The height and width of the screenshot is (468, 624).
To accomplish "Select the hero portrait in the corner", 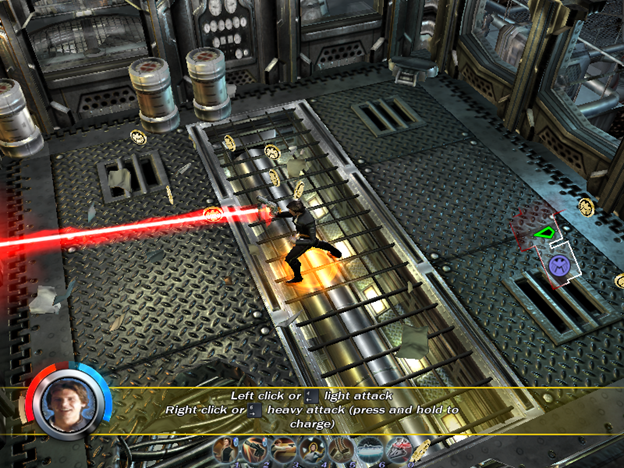I will [66, 399].
